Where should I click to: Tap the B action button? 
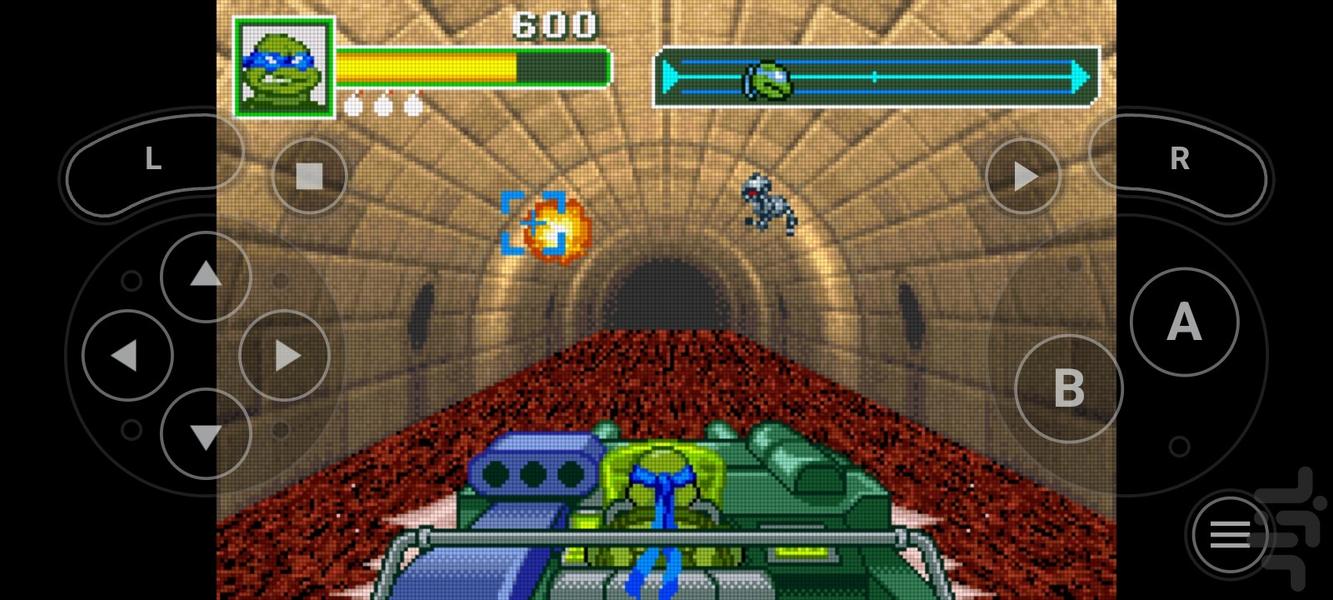point(1069,388)
